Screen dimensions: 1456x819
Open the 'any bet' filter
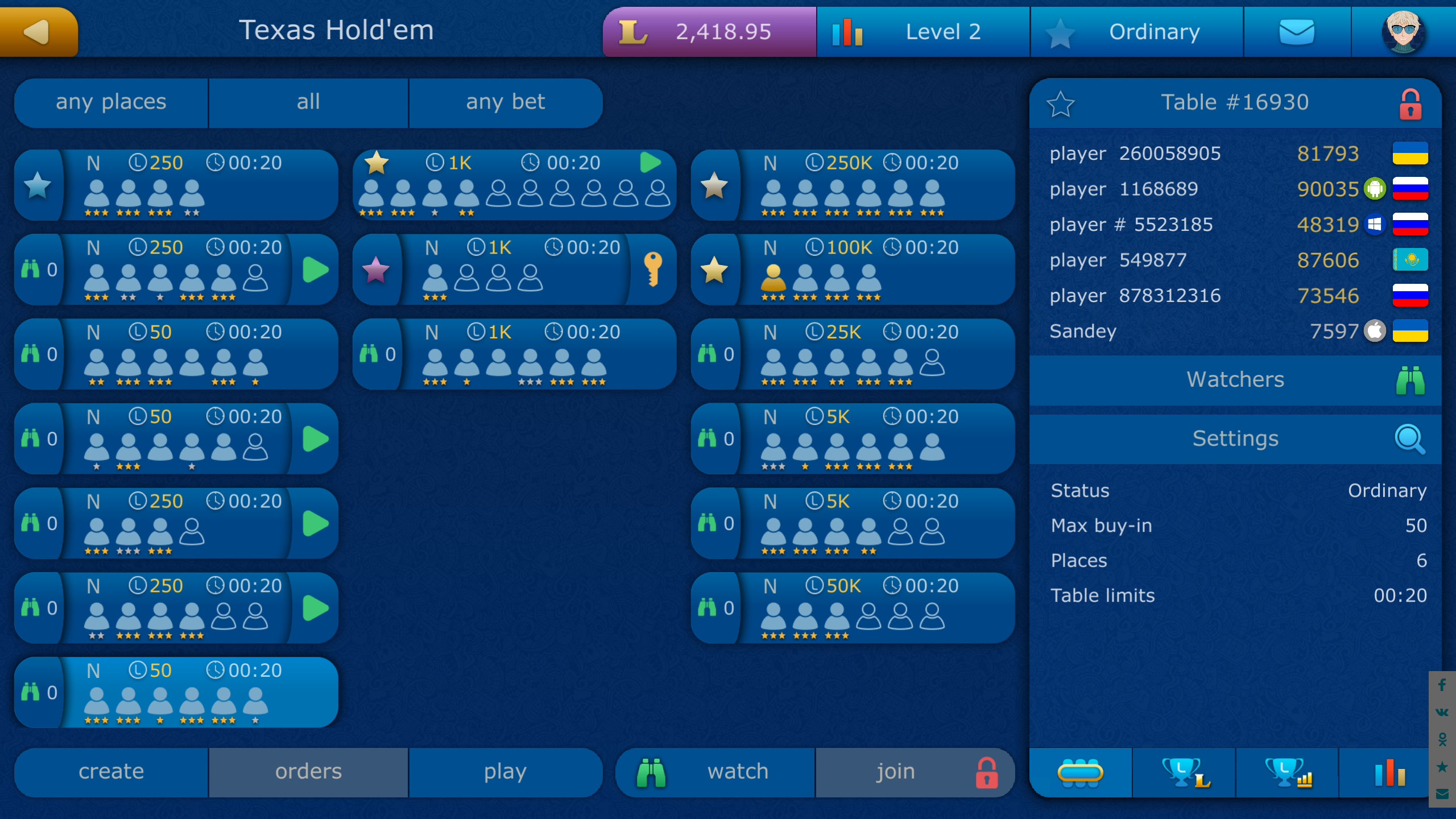(x=506, y=102)
